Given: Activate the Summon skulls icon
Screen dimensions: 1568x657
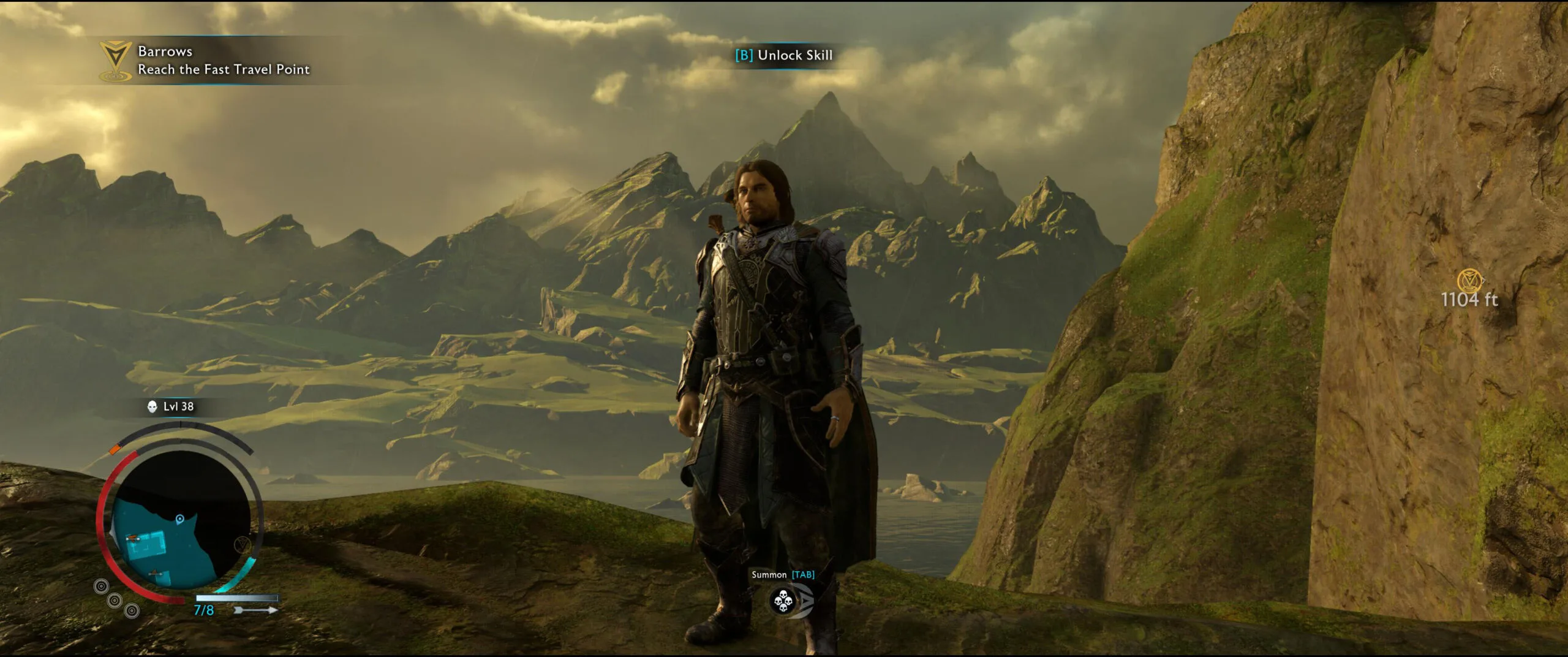Looking at the screenshot, I should tap(783, 601).
